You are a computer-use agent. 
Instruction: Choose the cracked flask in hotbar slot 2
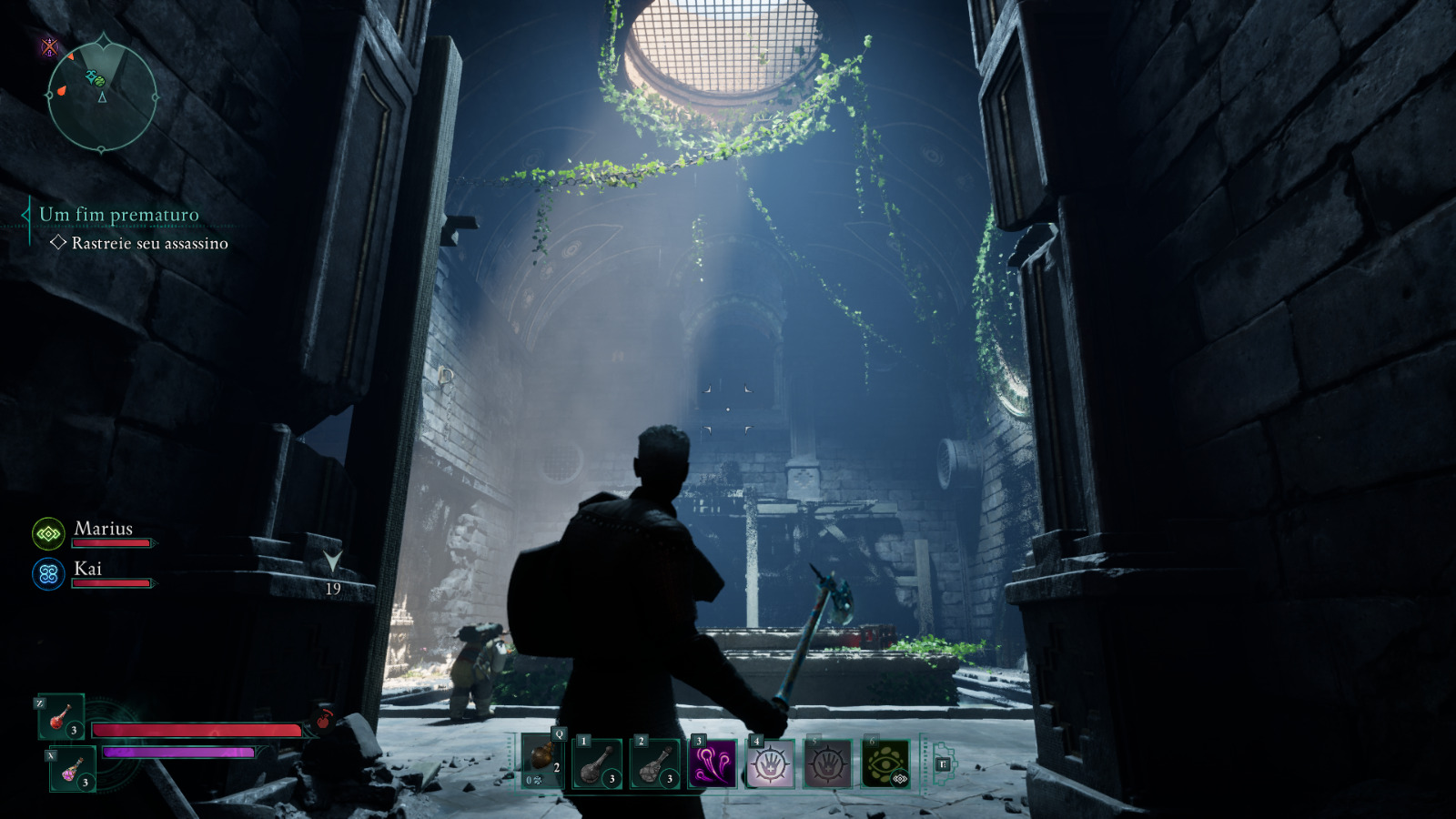[655, 763]
